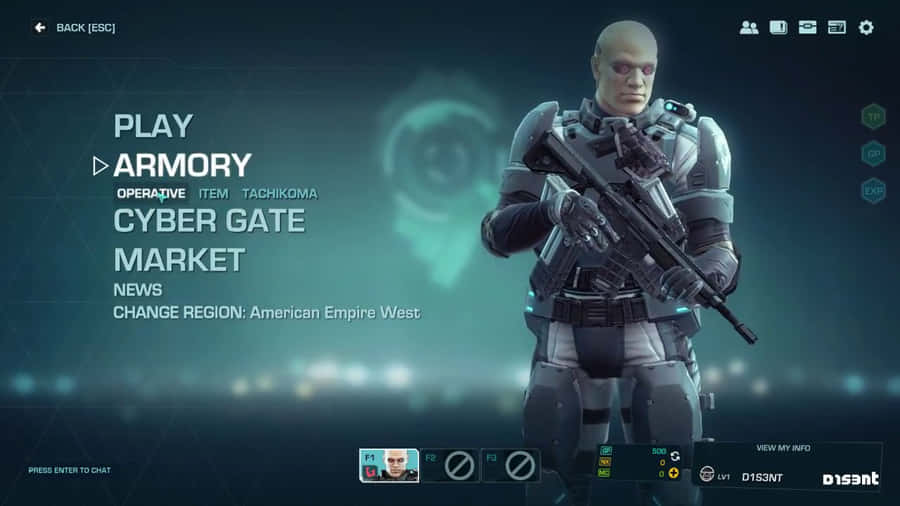Select the F1 operative portrait slot

[x=389, y=465]
